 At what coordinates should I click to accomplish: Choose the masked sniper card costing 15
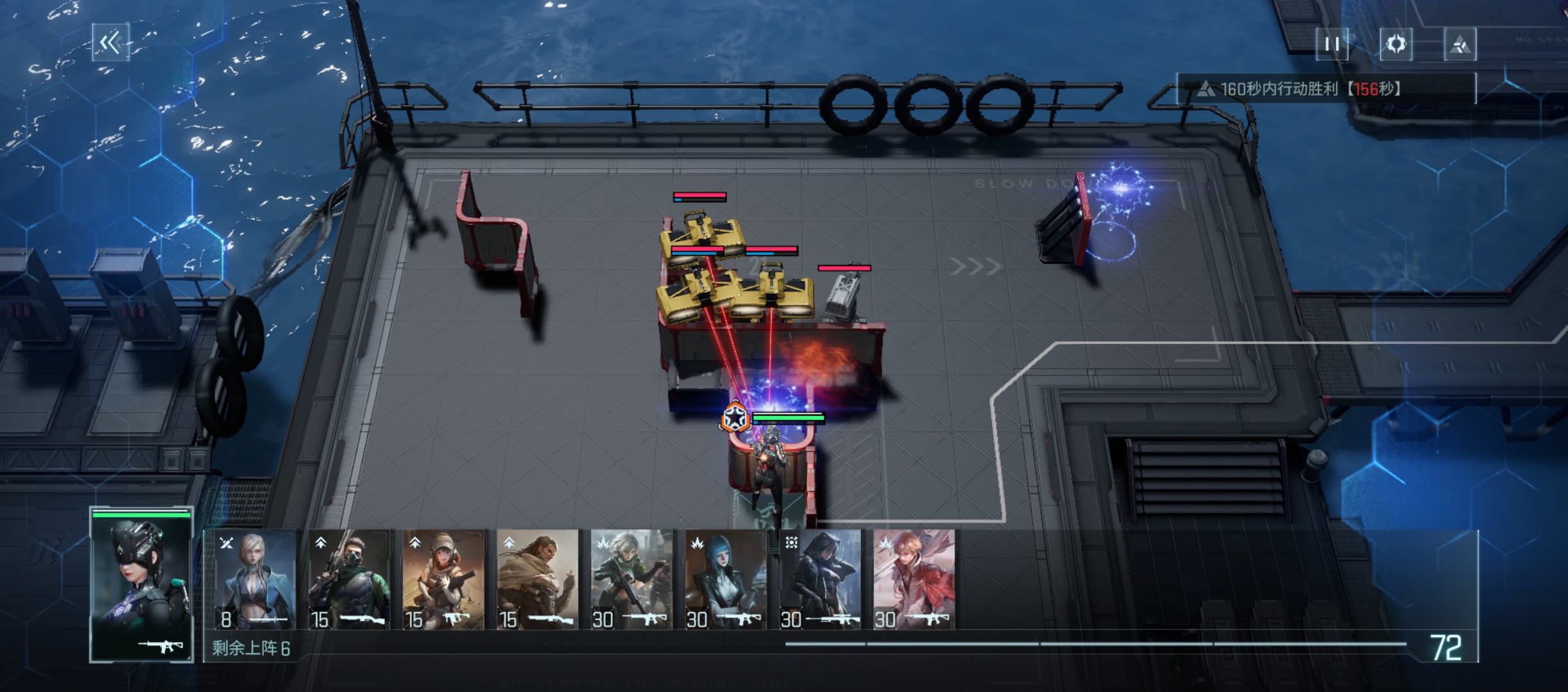[x=349, y=579]
